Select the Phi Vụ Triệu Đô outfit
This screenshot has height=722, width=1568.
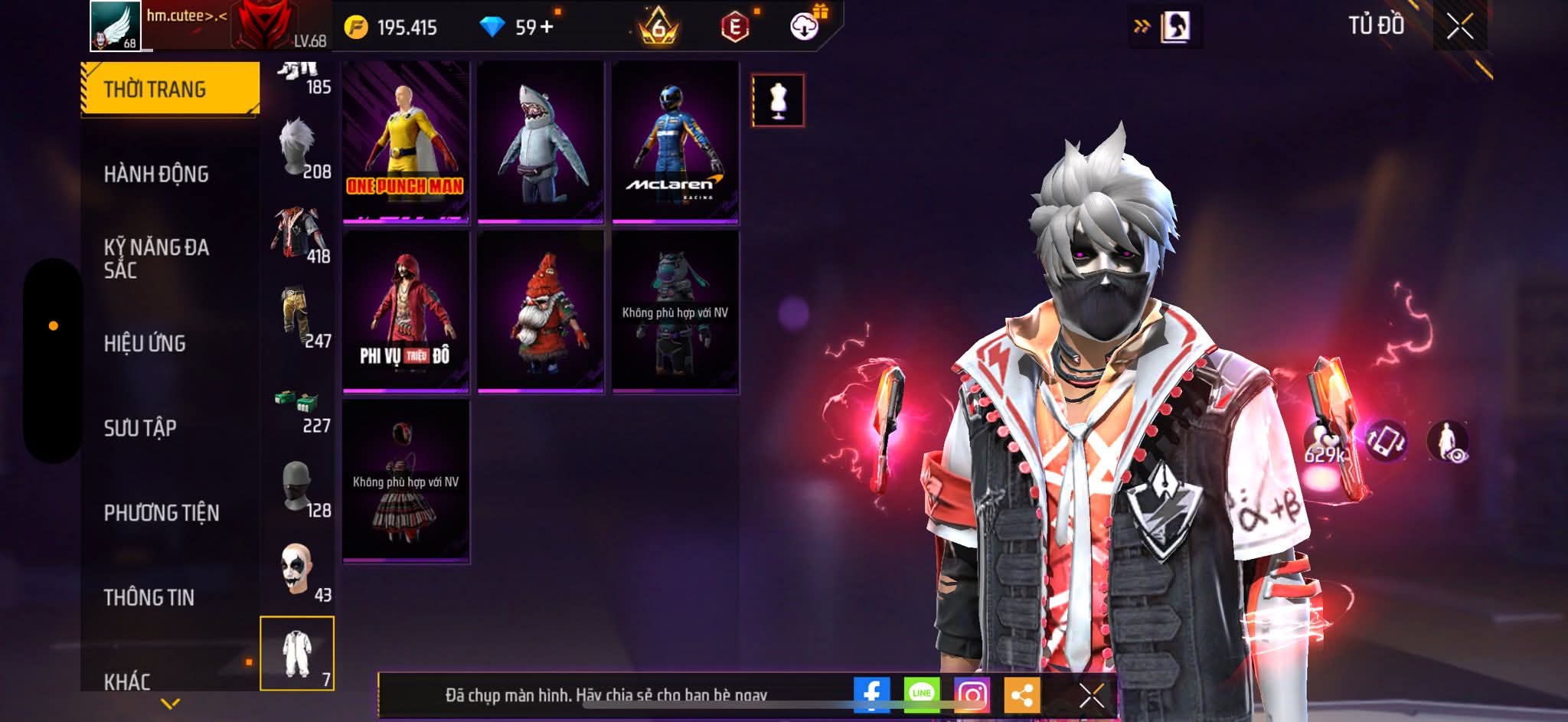(x=406, y=312)
